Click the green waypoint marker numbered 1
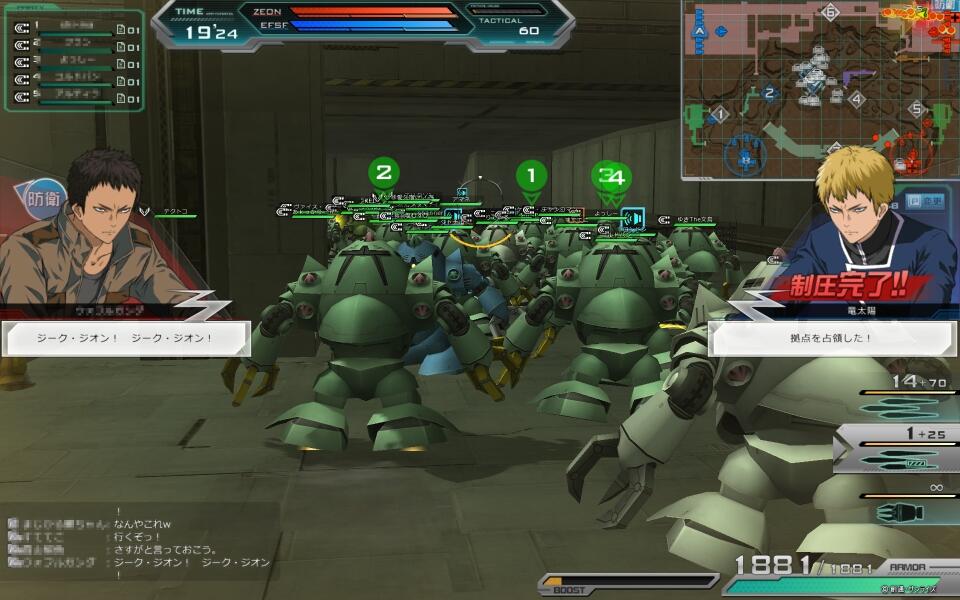 pyautogui.click(x=531, y=177)
